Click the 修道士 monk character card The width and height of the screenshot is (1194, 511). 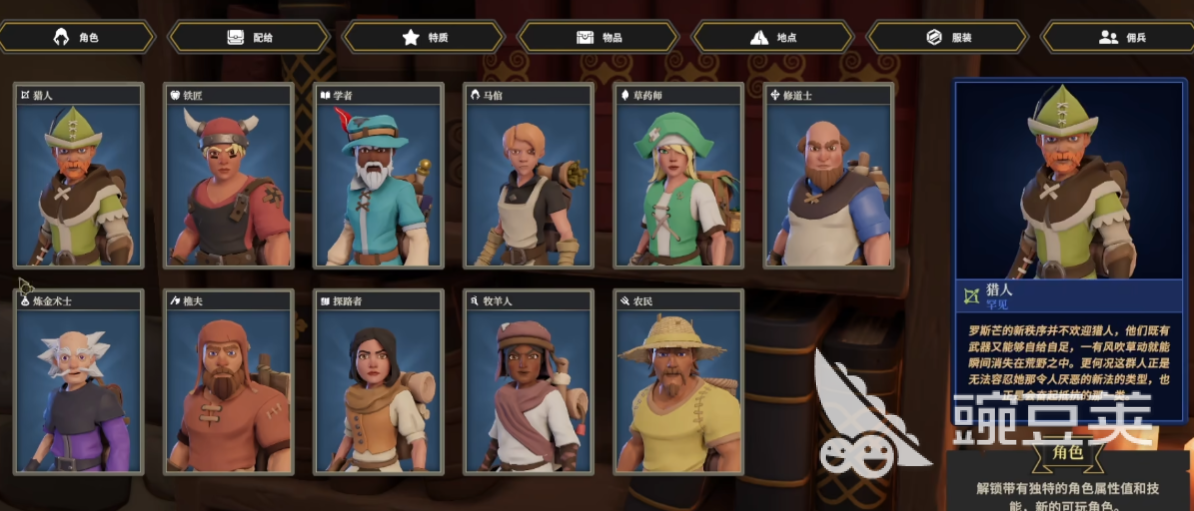pyautogui.click(x=828, y=177)
